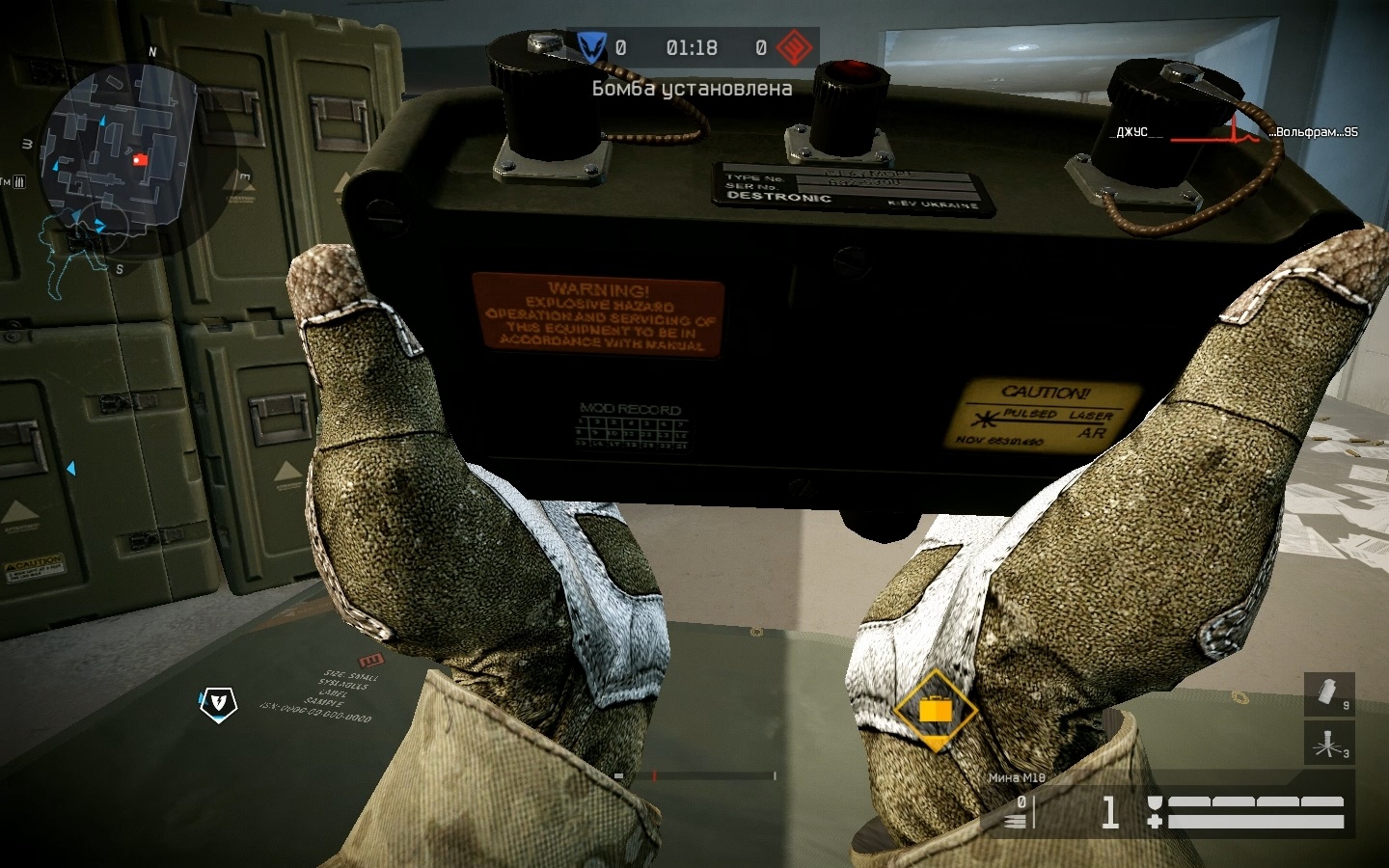The width and height of the screenshot is (1389, 868).
Task: Select the Вольфрам...95 name in the kill feed
Action: click(x=1316, y=132)
